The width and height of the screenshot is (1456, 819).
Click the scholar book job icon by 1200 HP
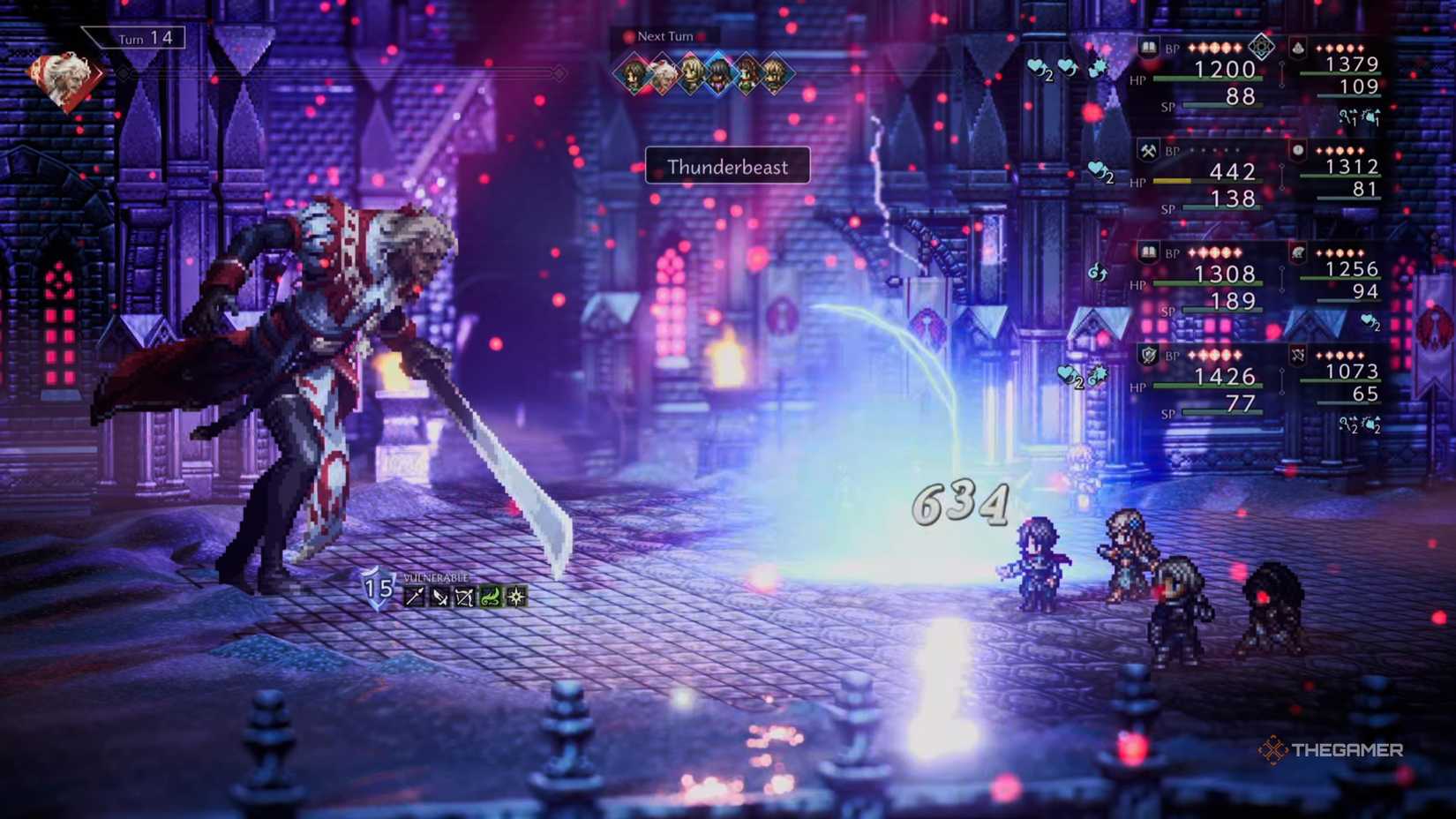pos(1148,48)
